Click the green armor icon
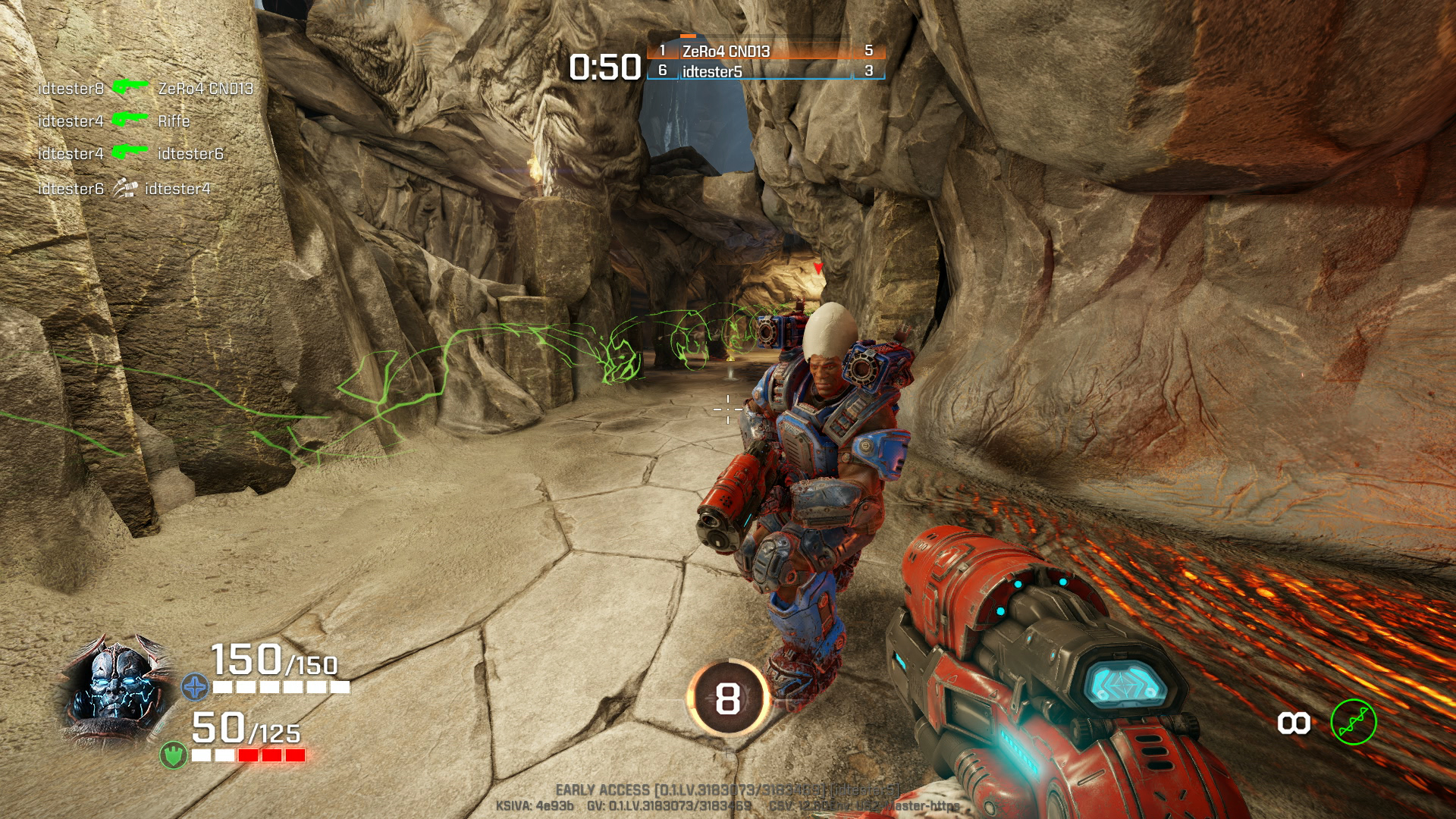1456x819 pixels. click(174, 755)
